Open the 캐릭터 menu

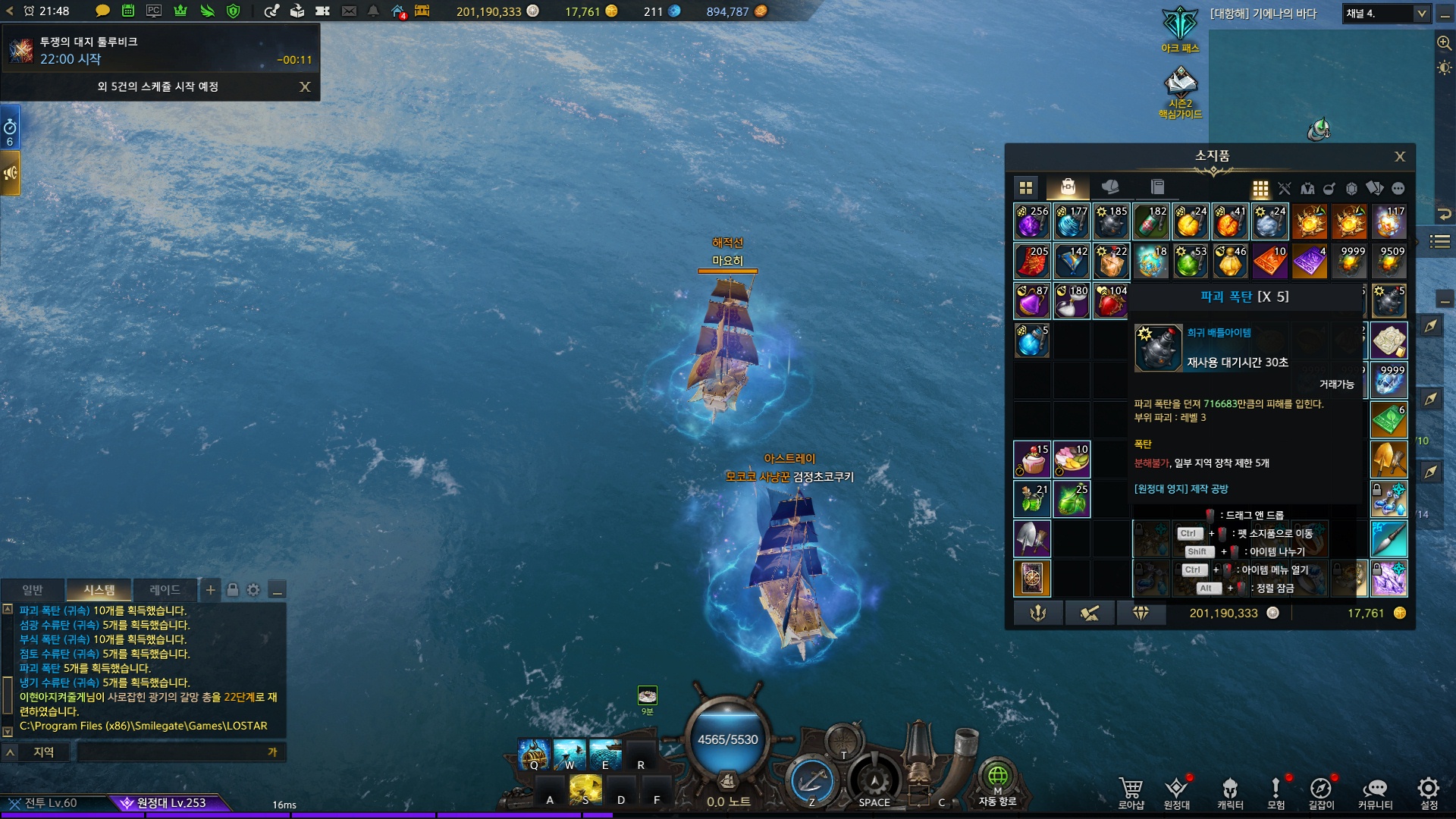1230,792
